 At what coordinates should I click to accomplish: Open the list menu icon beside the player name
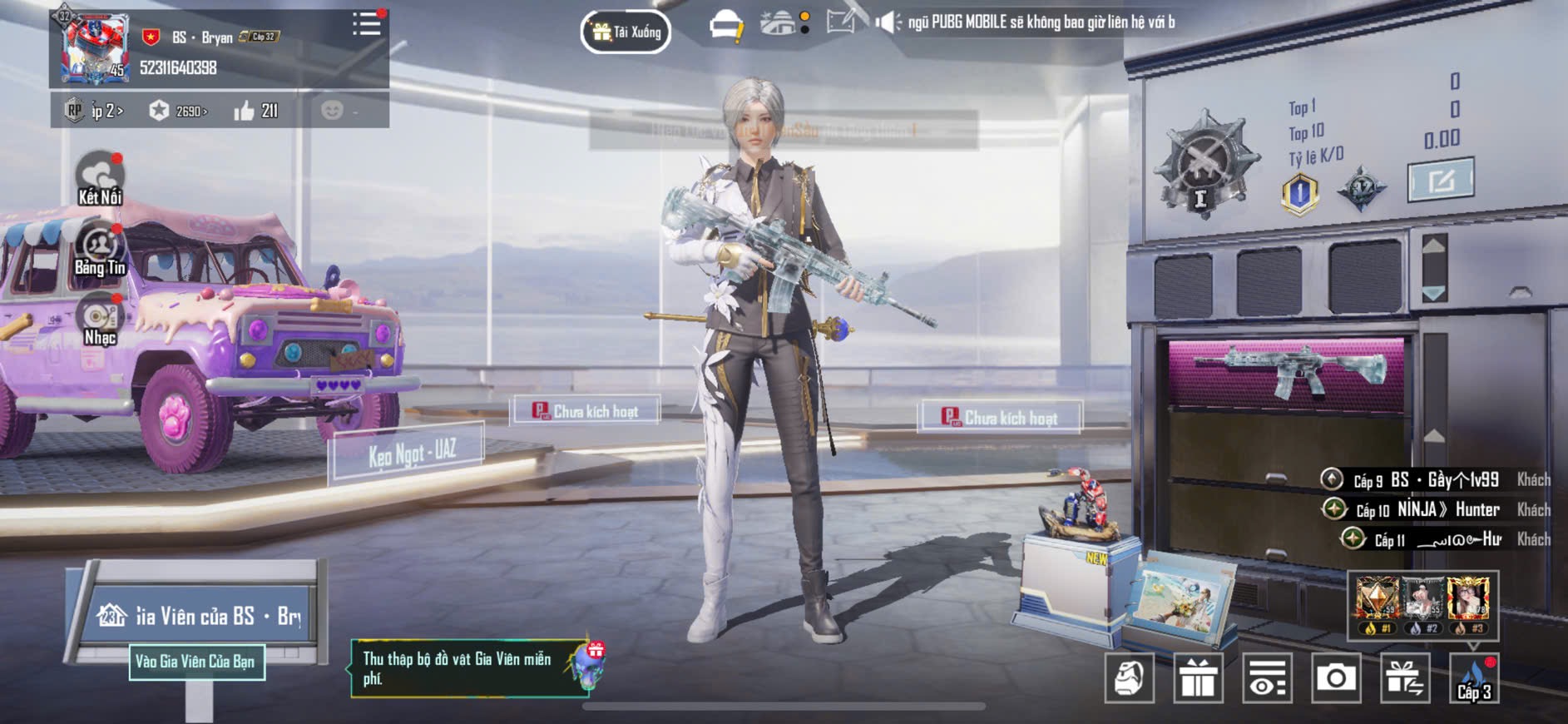[x=366, y=23]
